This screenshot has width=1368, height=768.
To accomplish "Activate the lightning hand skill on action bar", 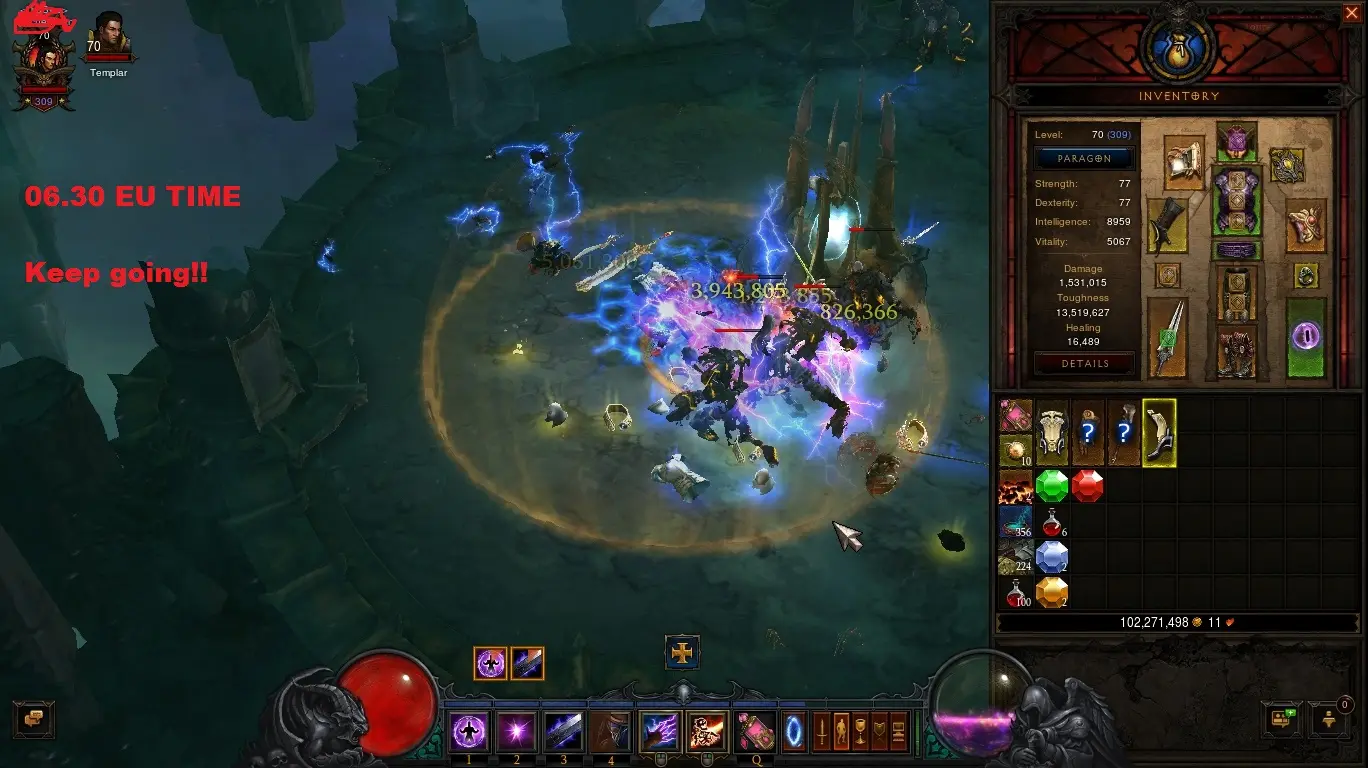I will click(659, 732).
